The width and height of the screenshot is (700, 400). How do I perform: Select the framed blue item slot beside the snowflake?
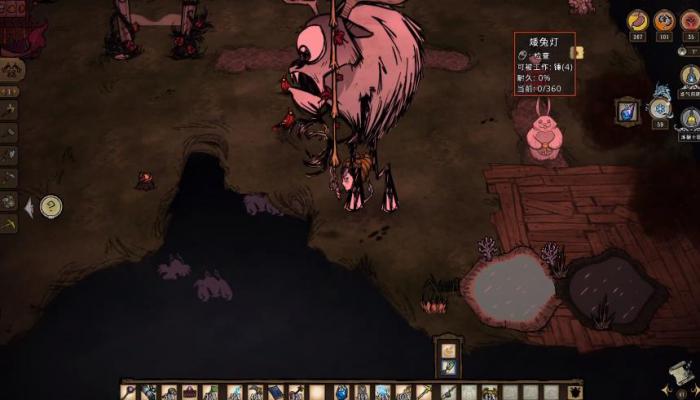click(628, 110)
